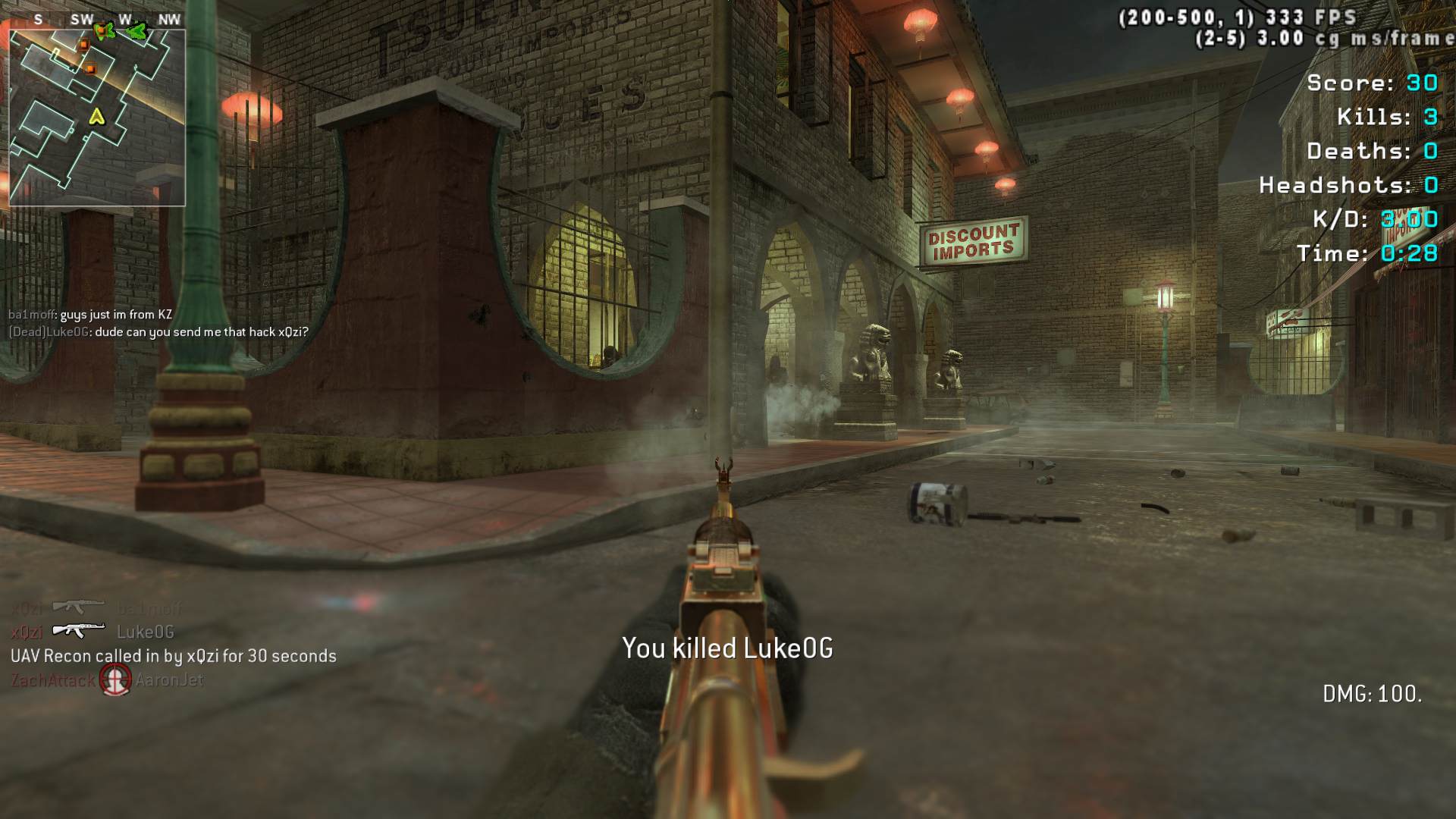Click the headshot icon beside ZachAttack
Screen dimensions: 1456x819
(116, 679)
